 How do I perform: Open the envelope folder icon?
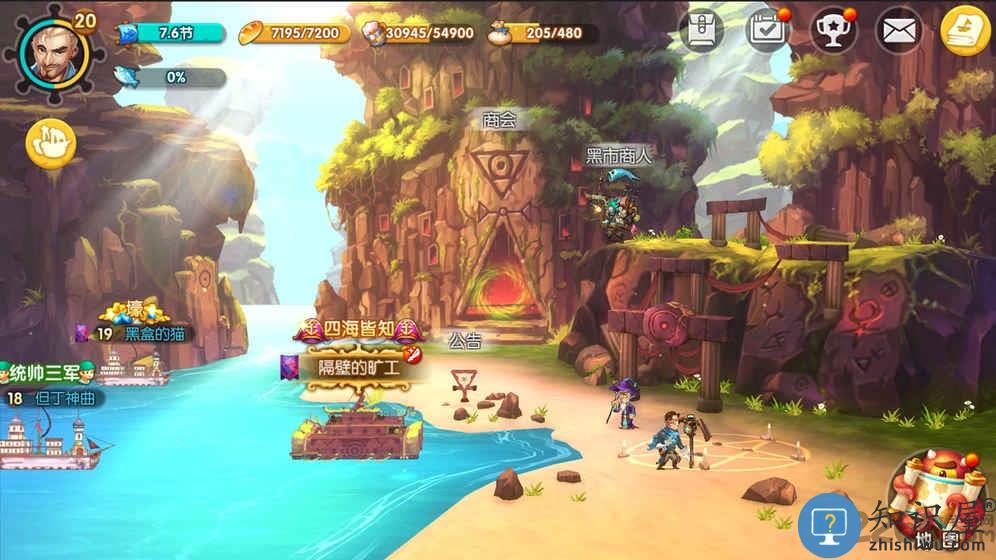pyautogui.click(x=701, y=31)
